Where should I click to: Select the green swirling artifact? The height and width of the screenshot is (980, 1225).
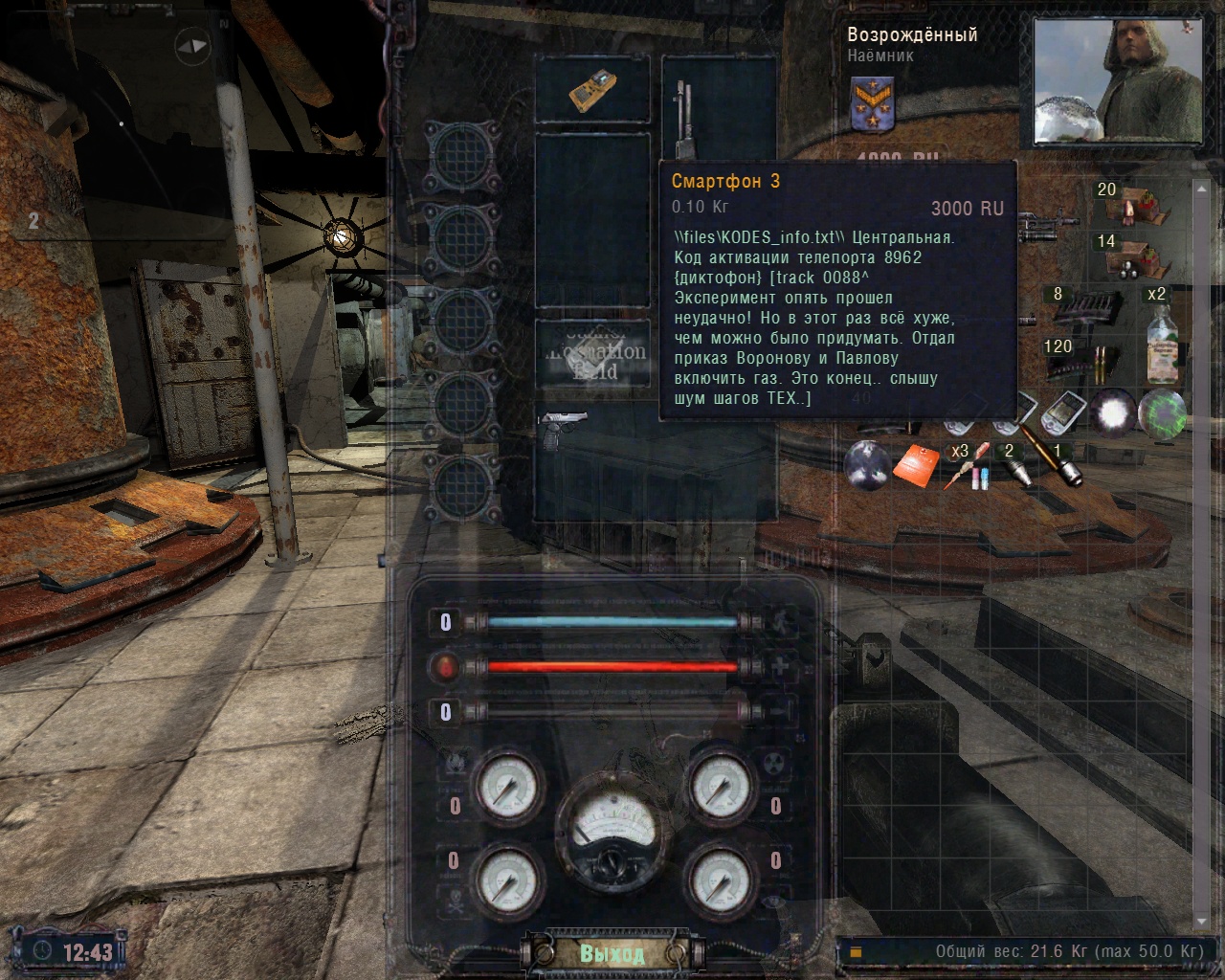pyautogui.click(x=1163, y=414)
